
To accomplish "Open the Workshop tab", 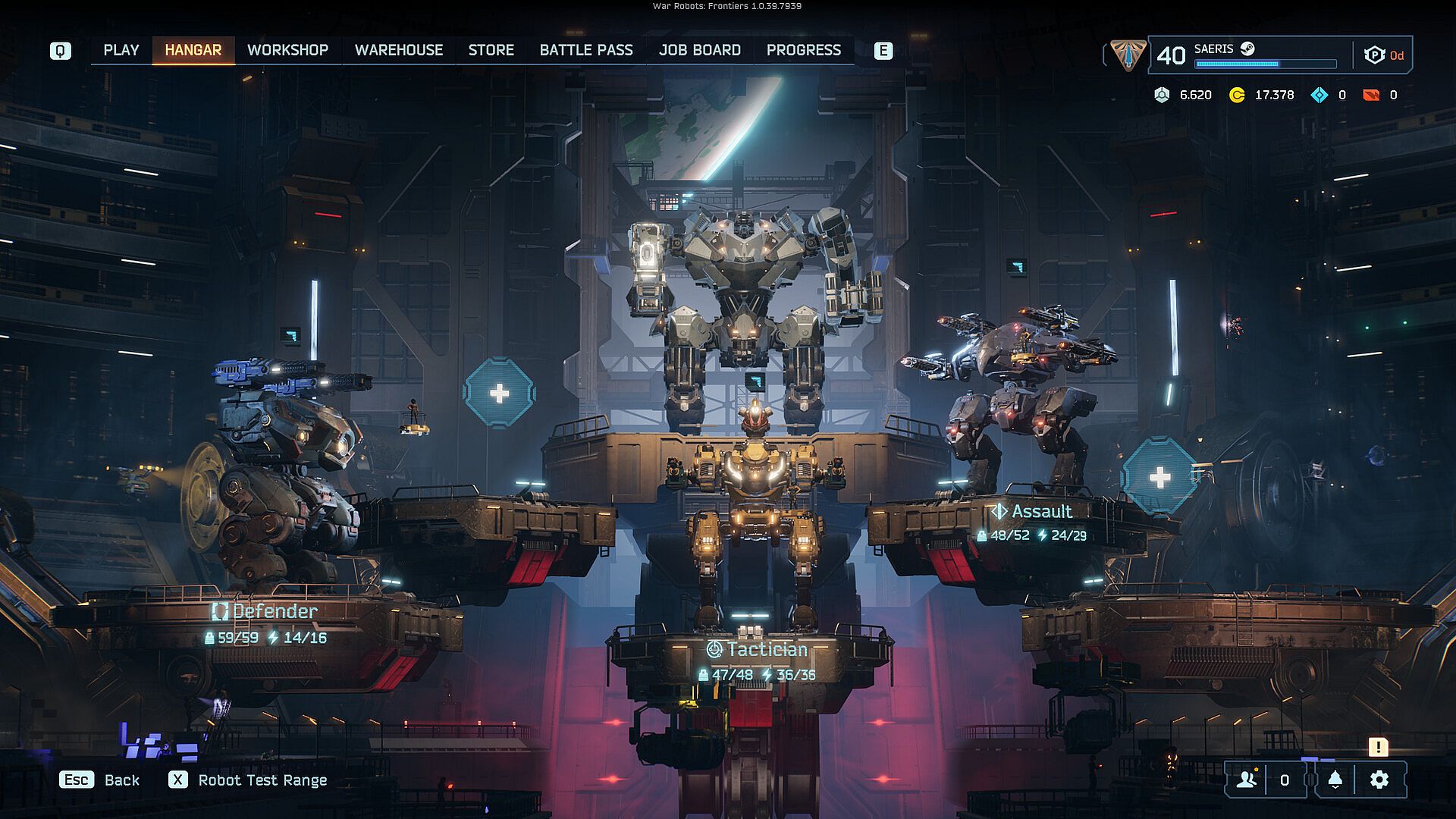I will pyautogui.click(x=287, y=50).
